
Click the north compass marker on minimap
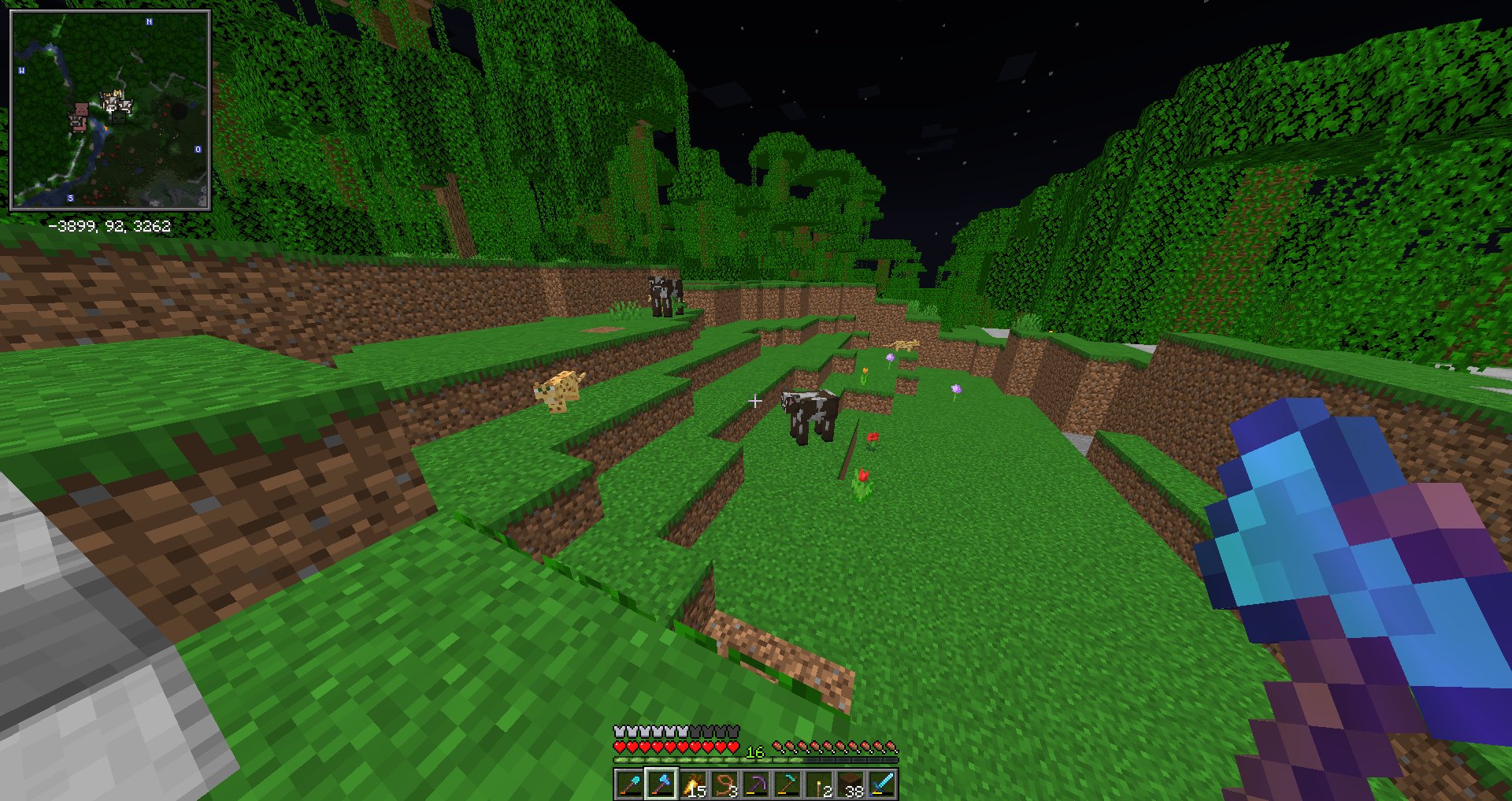click(x=150, y=21)
